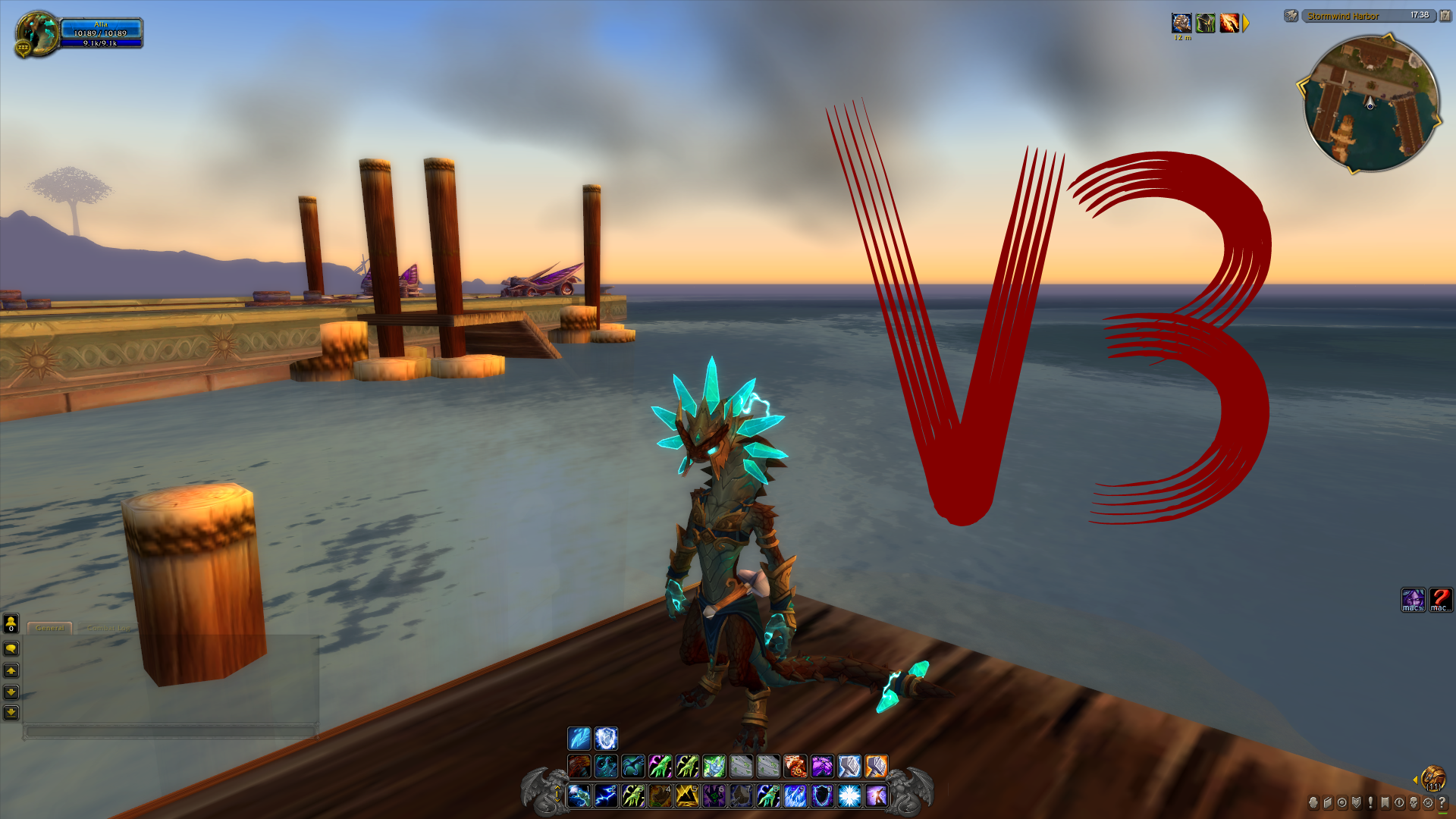Activate the red question mark macro
The width and height of the screenshot is (1456, 819).
coord(1440,600)
